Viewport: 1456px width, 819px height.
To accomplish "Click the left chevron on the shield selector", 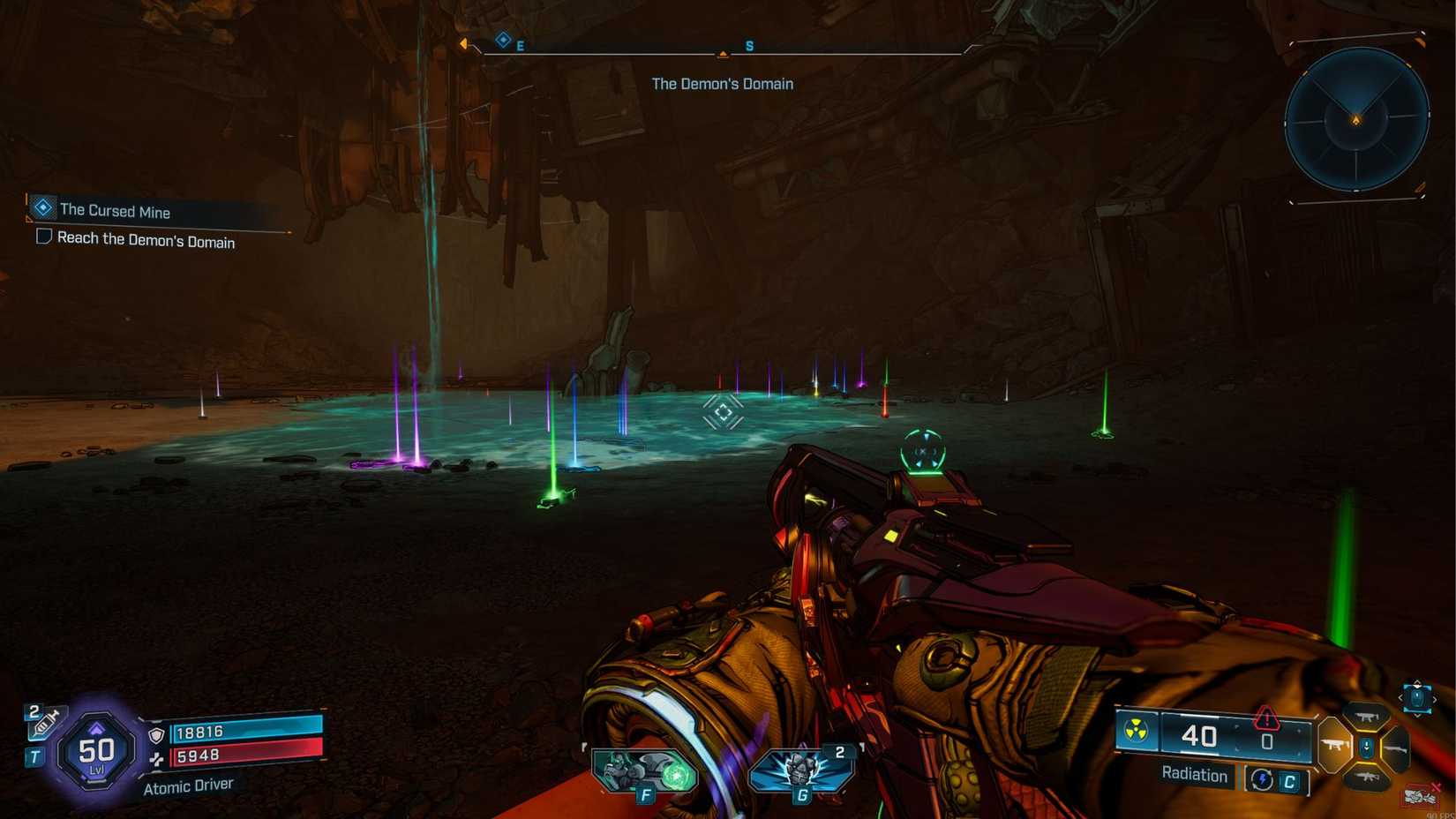I will pyautogui.click(x=1402, y=698).
